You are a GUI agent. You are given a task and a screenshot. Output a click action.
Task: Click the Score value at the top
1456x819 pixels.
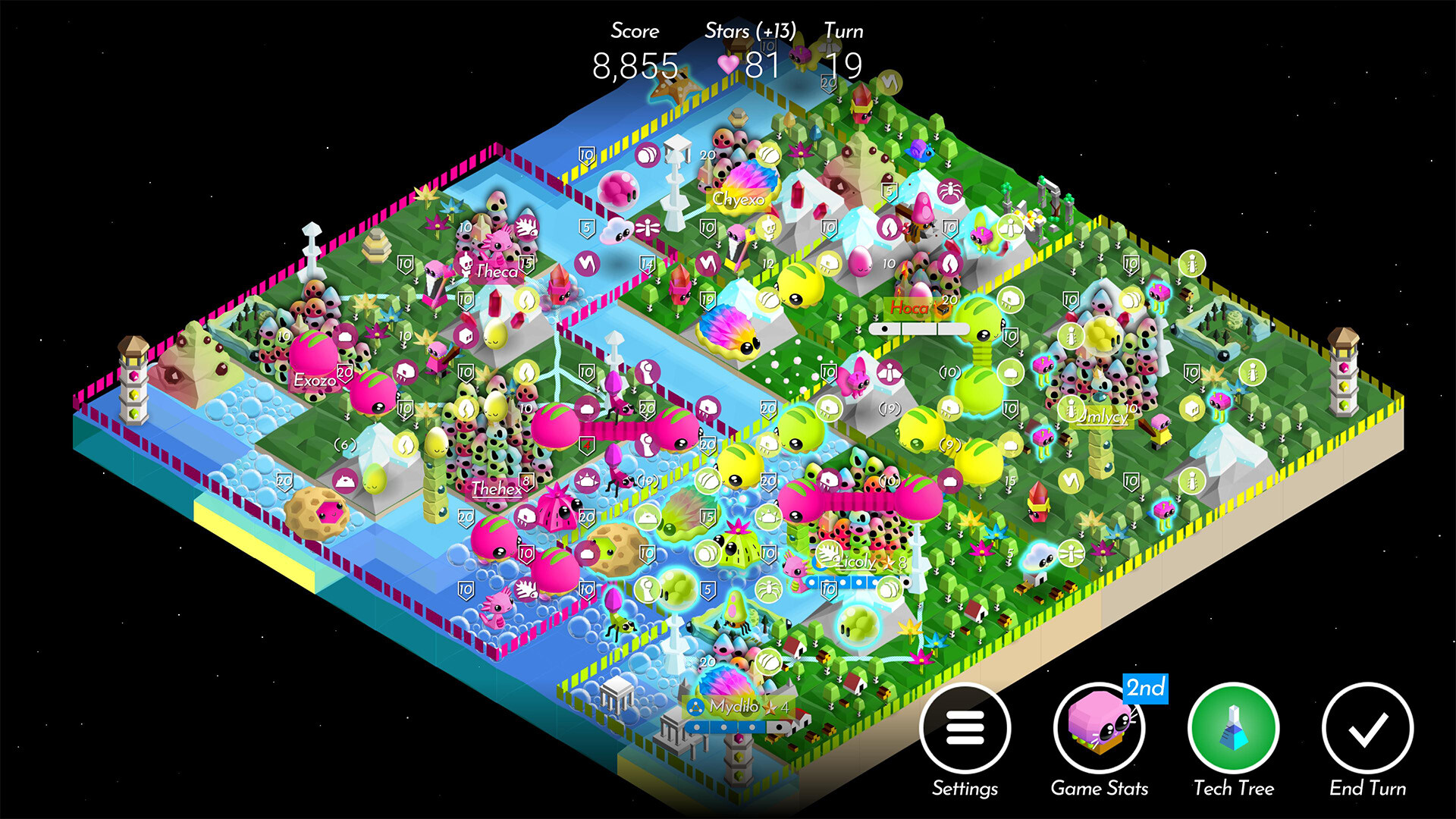[x=637, y=64]
